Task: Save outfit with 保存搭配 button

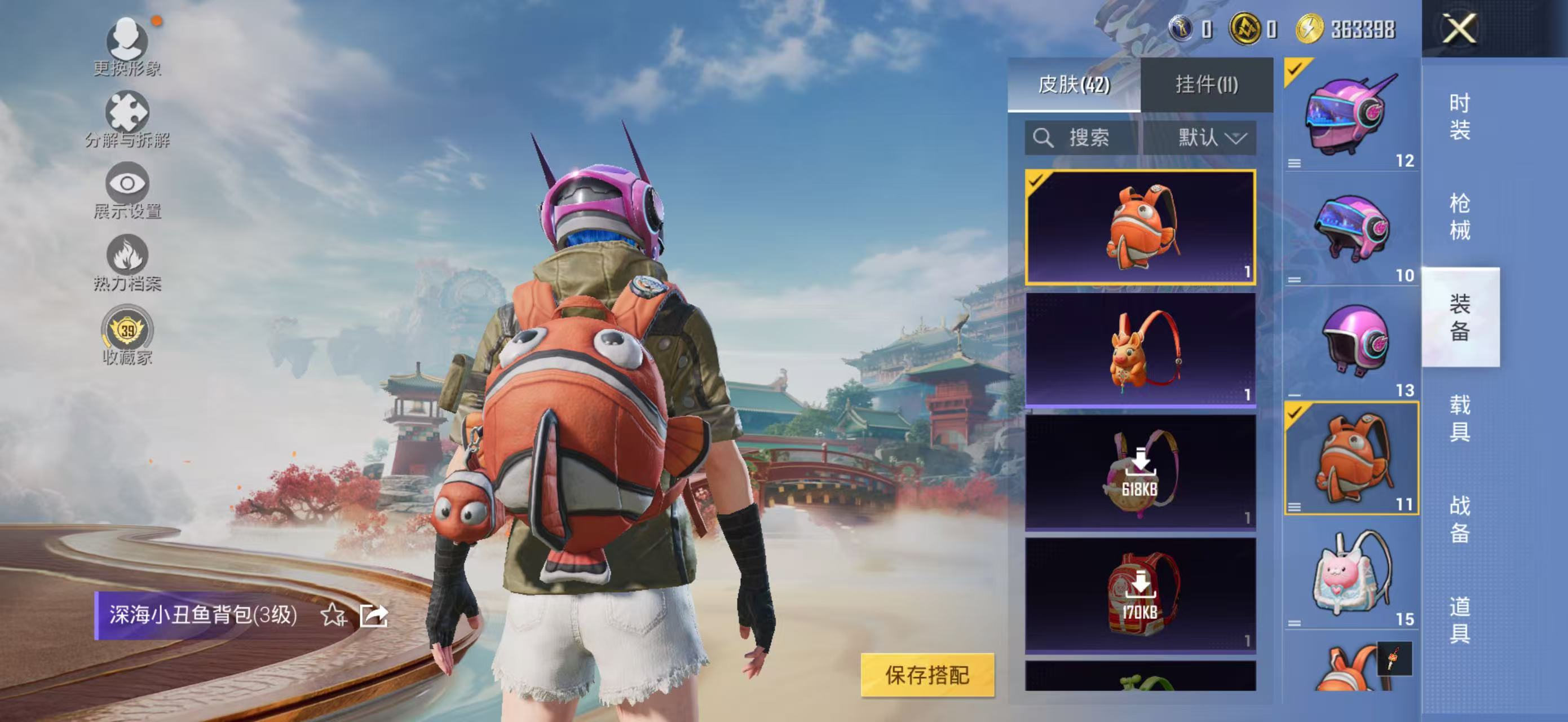Action: point(926,675)
